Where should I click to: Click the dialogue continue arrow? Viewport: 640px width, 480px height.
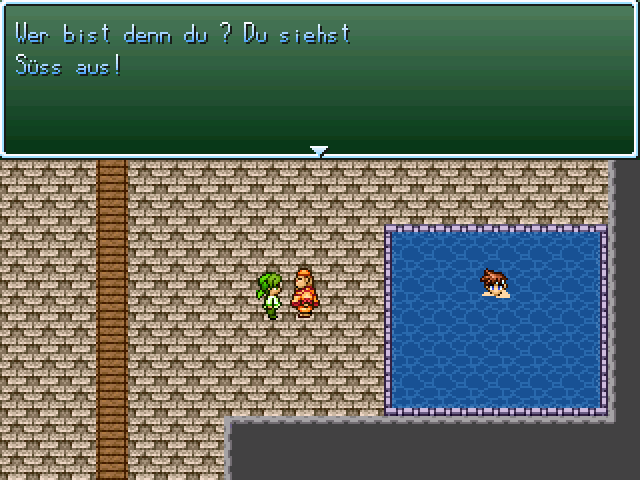(x=319, y=151)
